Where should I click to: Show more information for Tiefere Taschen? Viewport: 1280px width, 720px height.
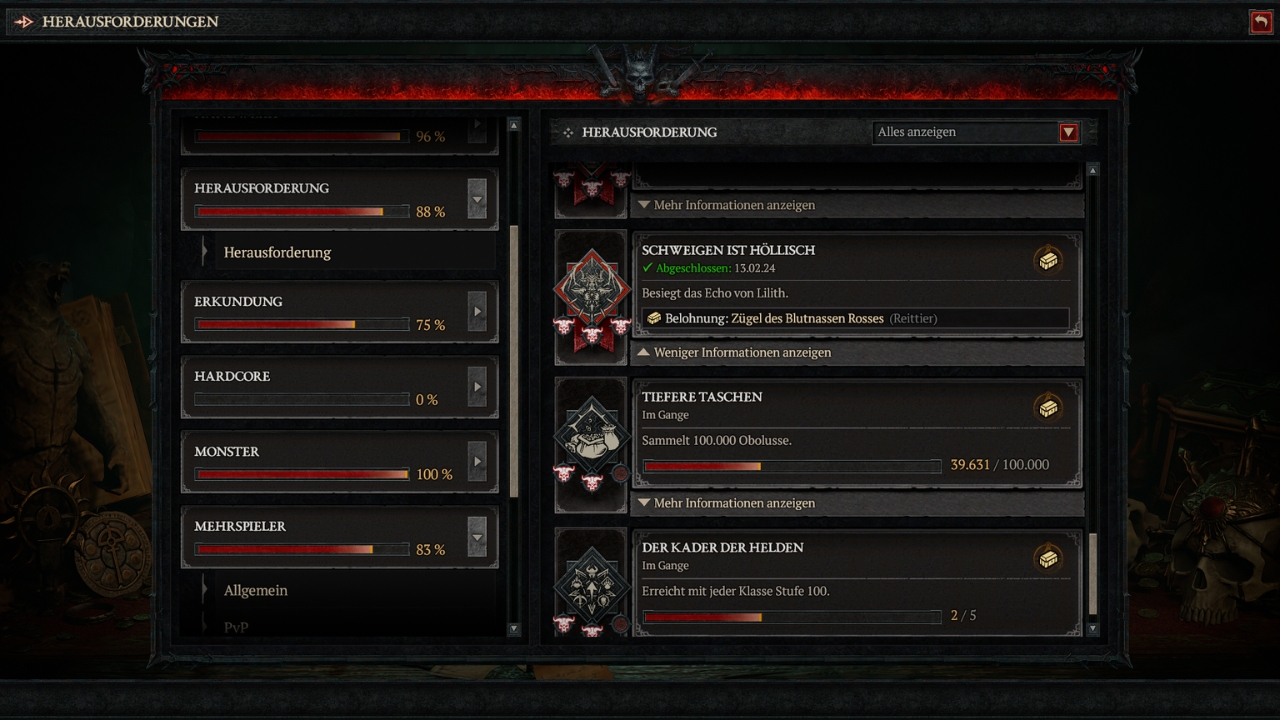[x=734, y=504]
